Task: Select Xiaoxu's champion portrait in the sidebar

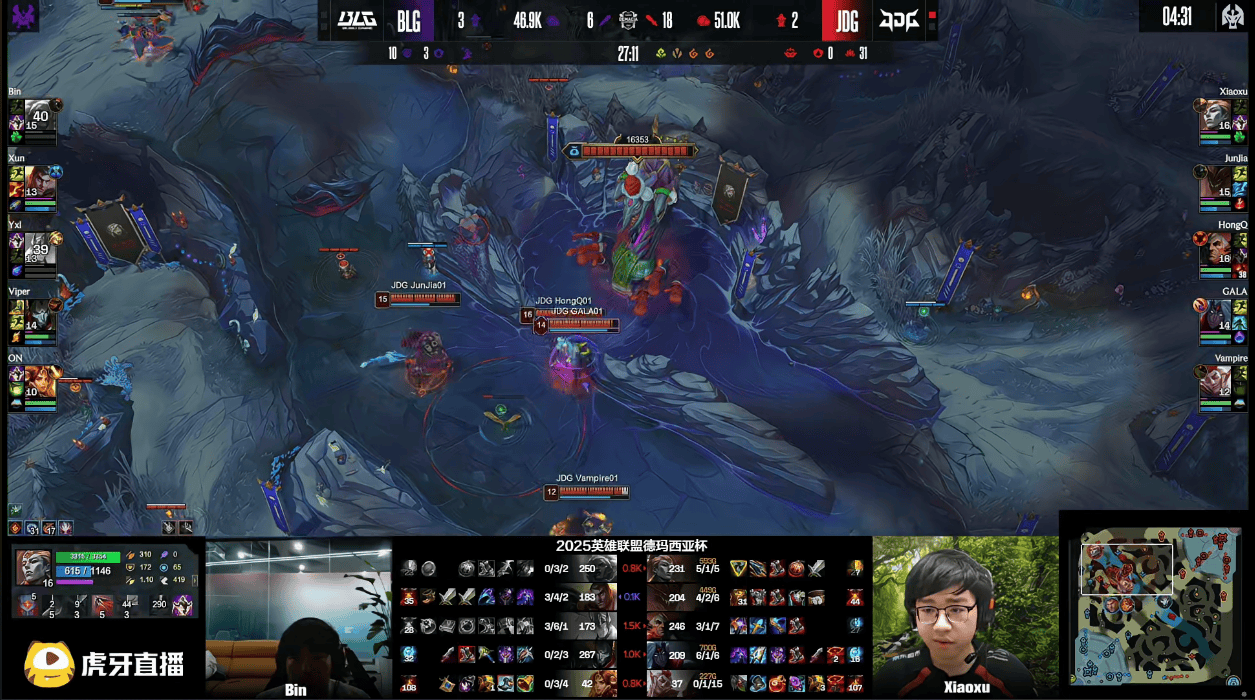Action: tap(1216, 113)
